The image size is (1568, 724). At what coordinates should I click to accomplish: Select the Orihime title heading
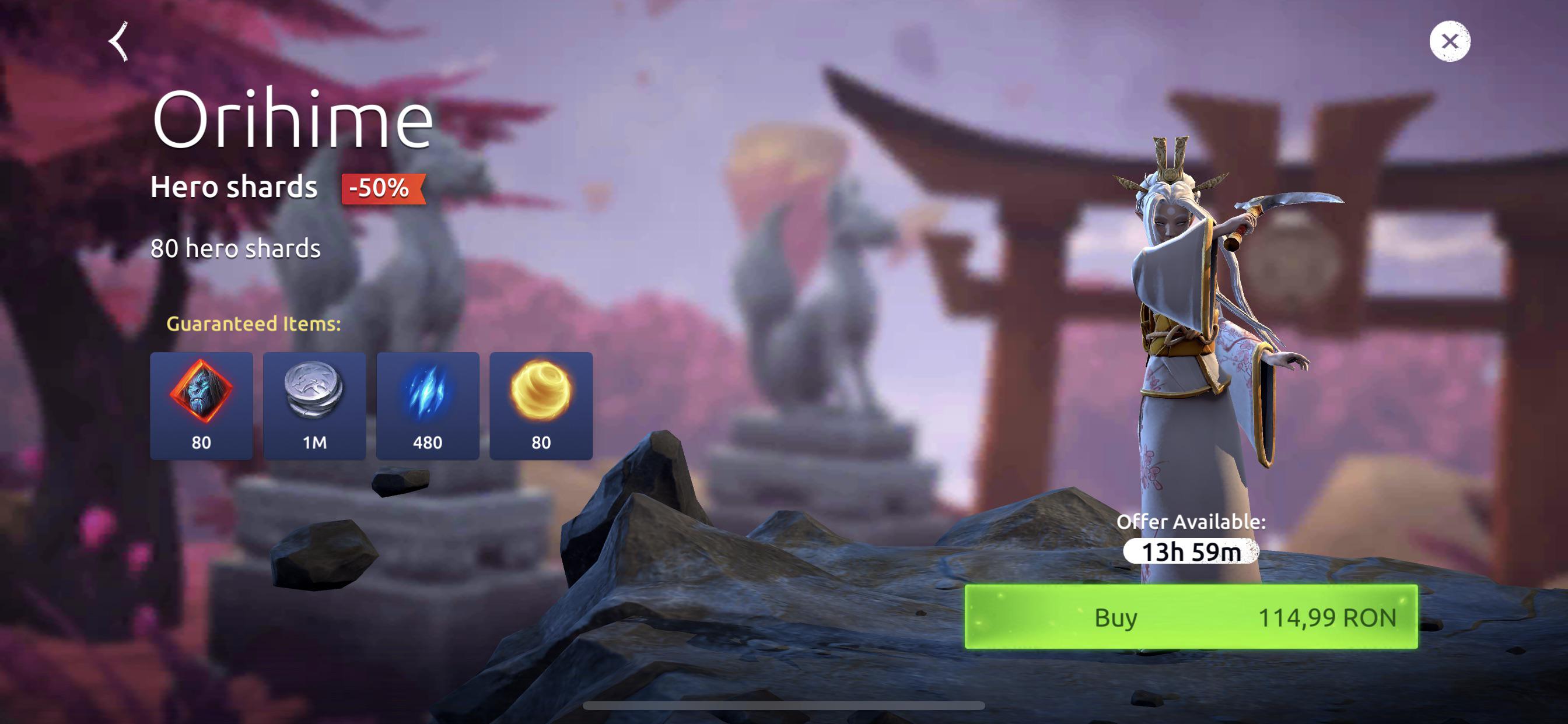(x=295, y=120)
